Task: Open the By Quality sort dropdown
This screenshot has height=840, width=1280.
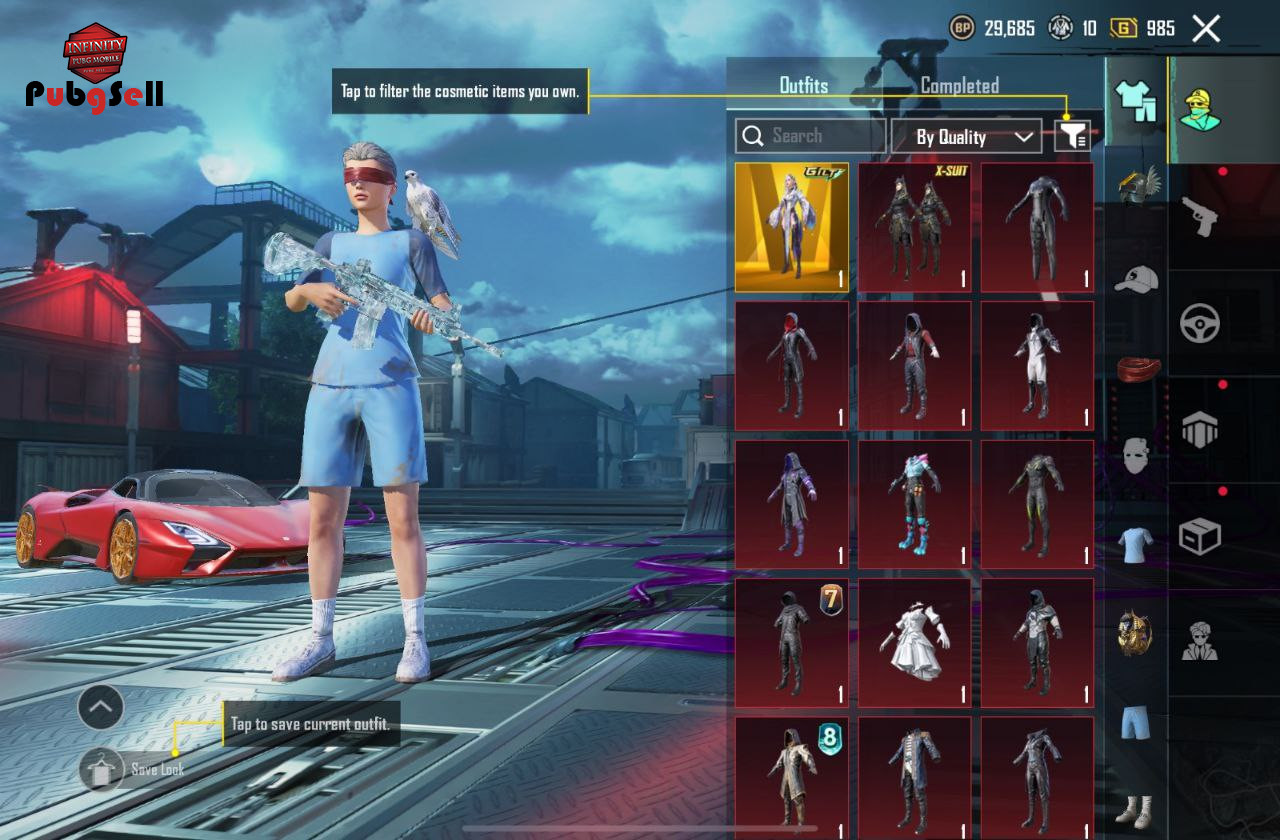Action: [x=966, y=137]
